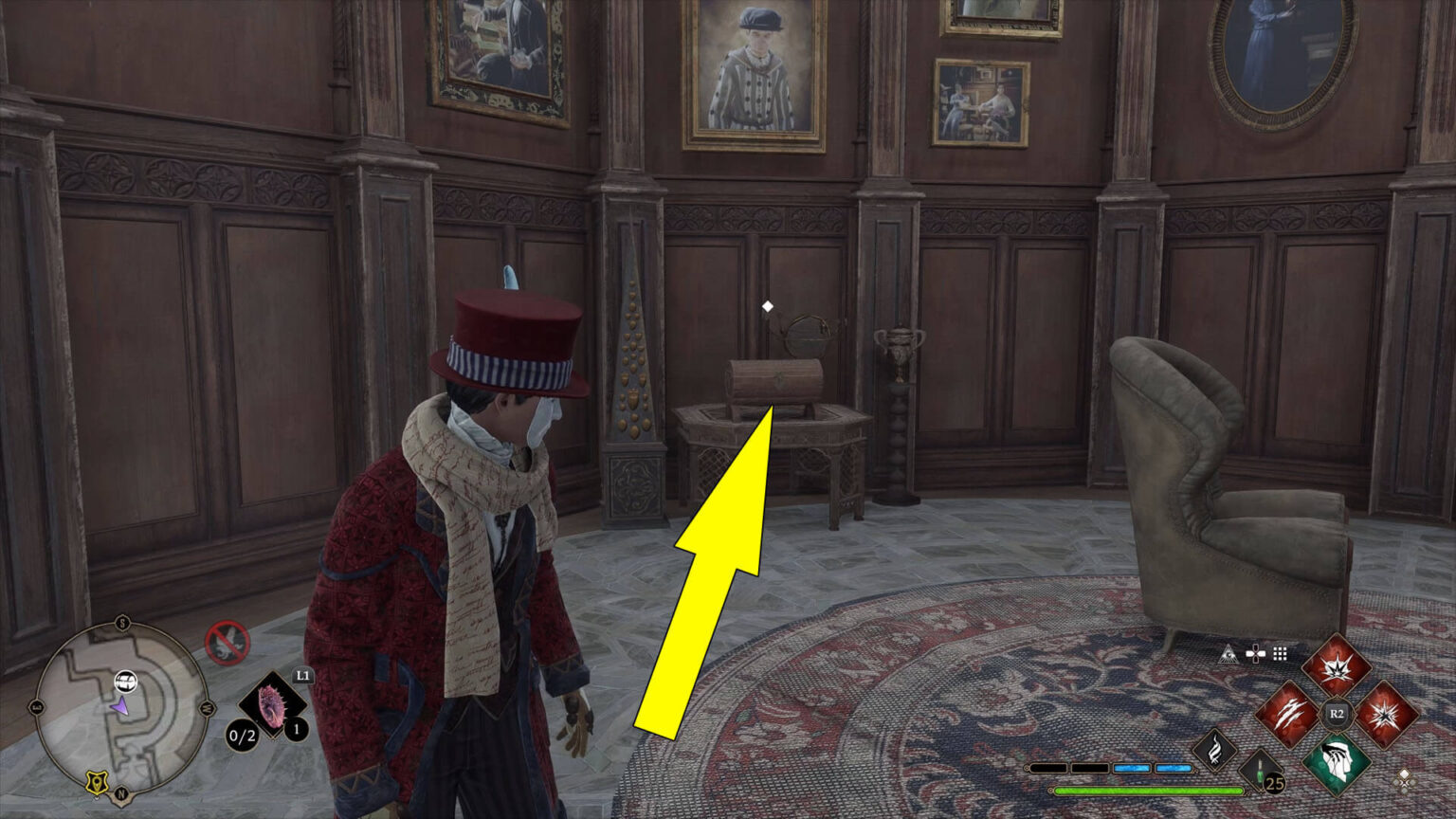Click the 0/2 ingredient counter badge
This screenshot has width=1456, height=819.
tap(242, 735)
